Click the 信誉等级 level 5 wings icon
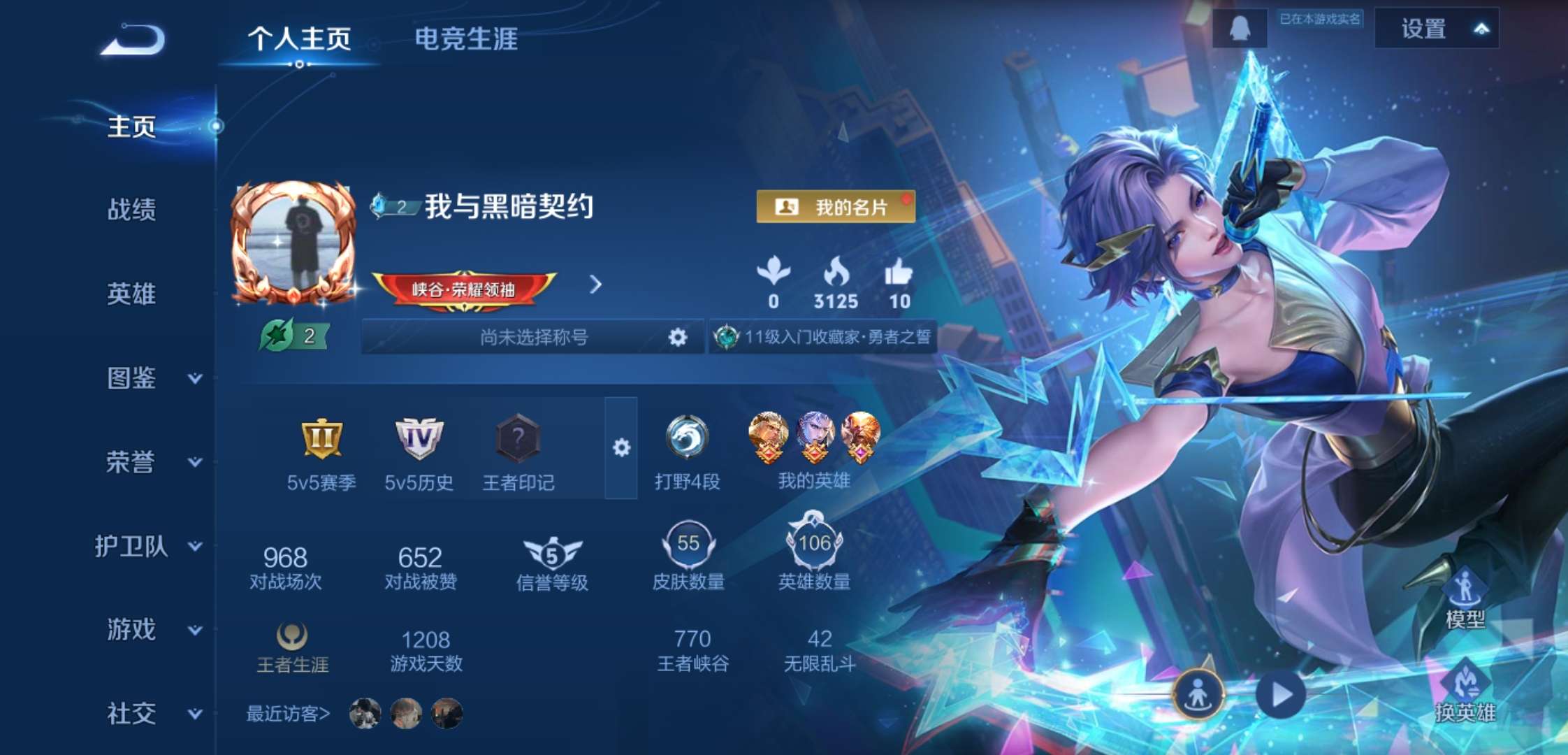 tap(551, 552)
